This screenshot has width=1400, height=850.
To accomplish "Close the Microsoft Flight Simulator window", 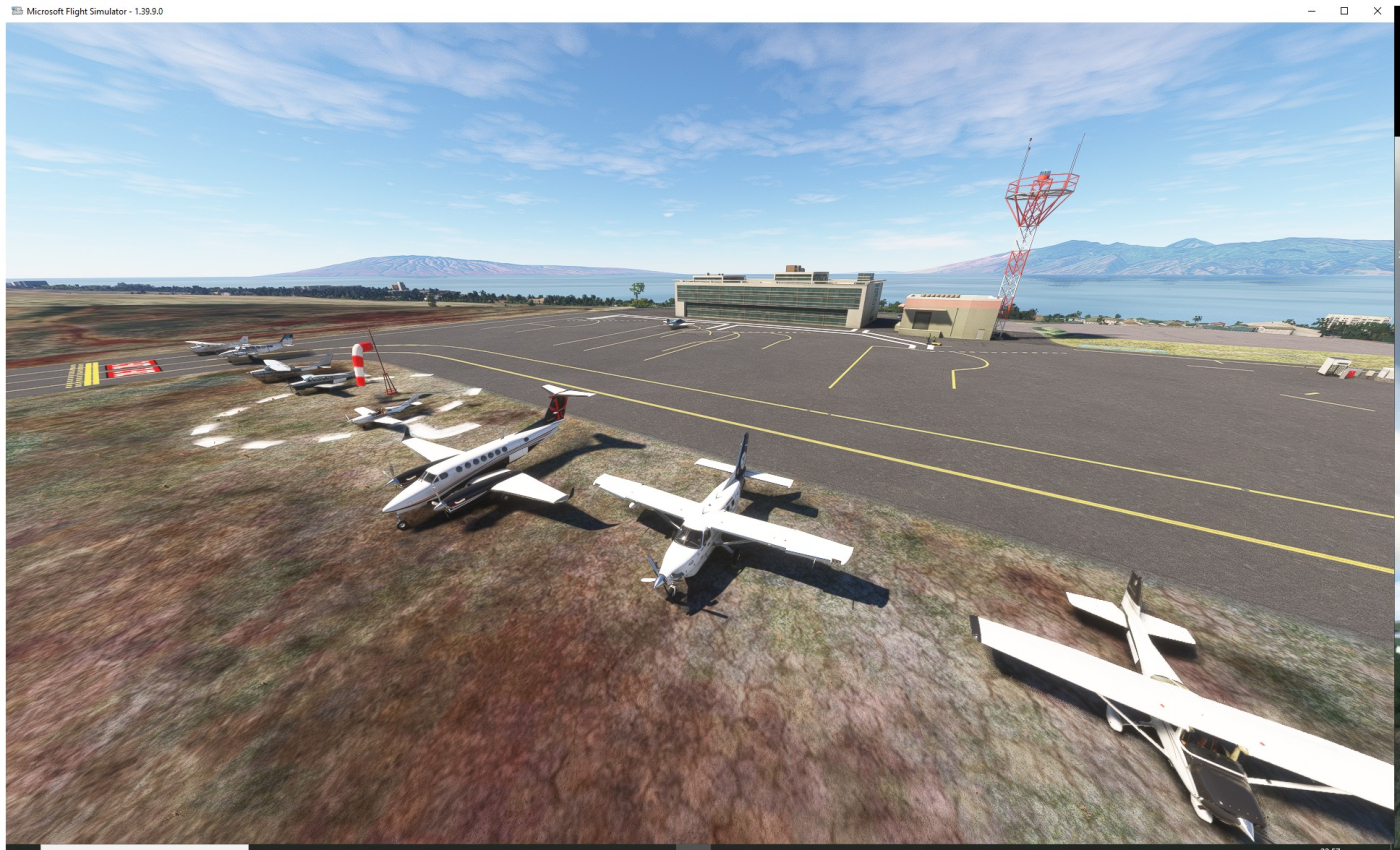I will tap(1377, 10).
